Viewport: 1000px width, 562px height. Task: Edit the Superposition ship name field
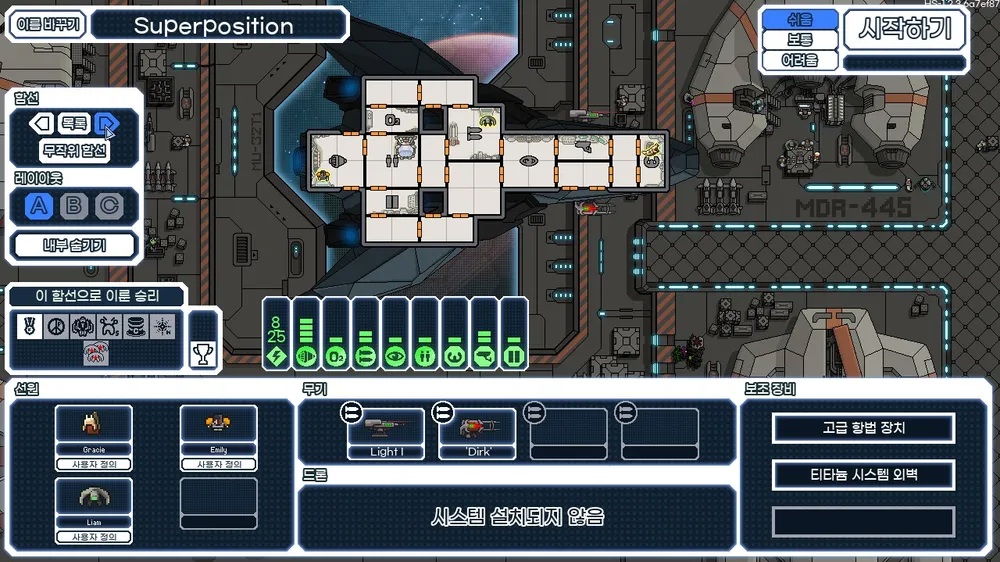(x=219, y=25)
